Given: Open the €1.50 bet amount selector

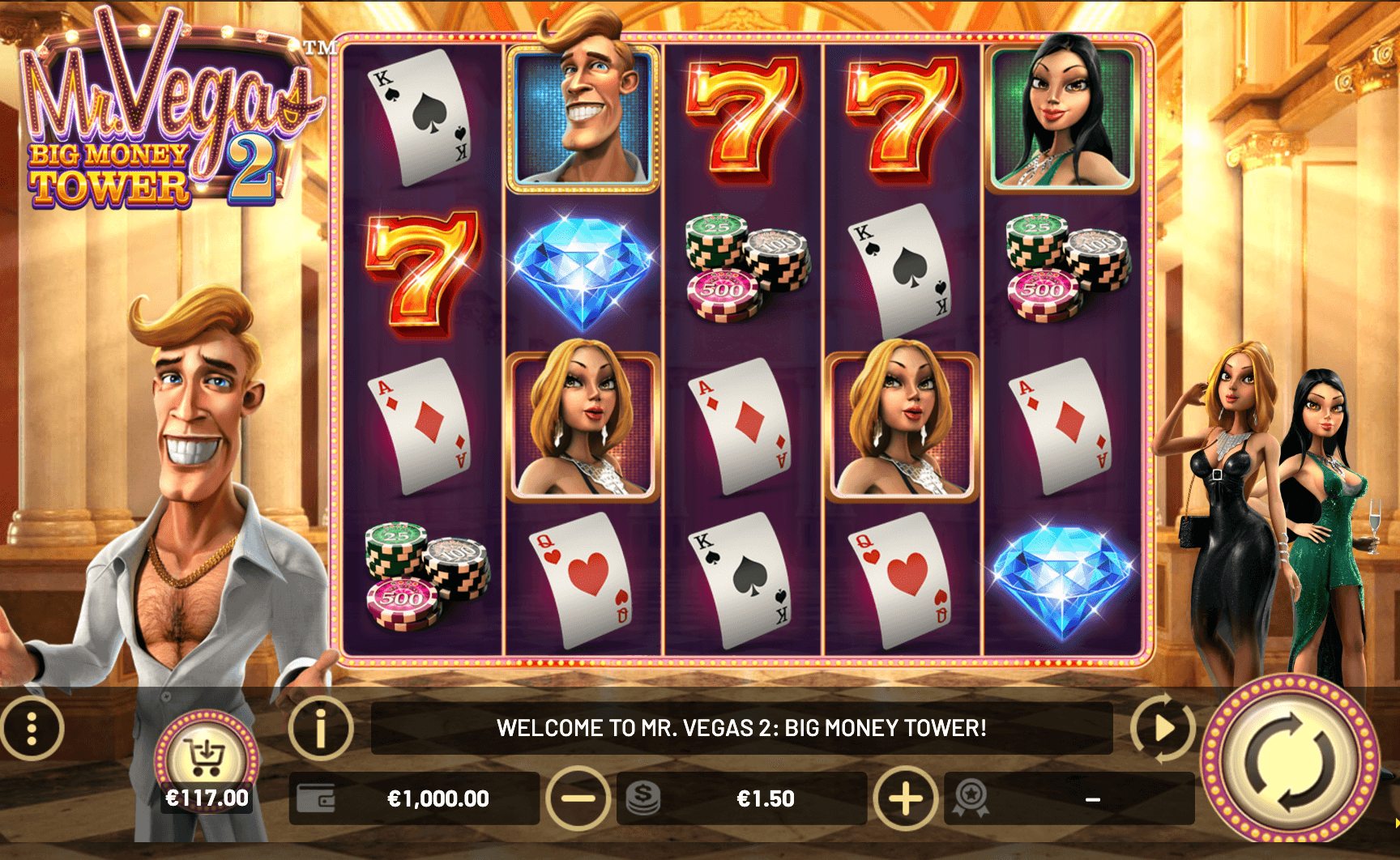Looking at the screenshot, I should click(764, 798).
